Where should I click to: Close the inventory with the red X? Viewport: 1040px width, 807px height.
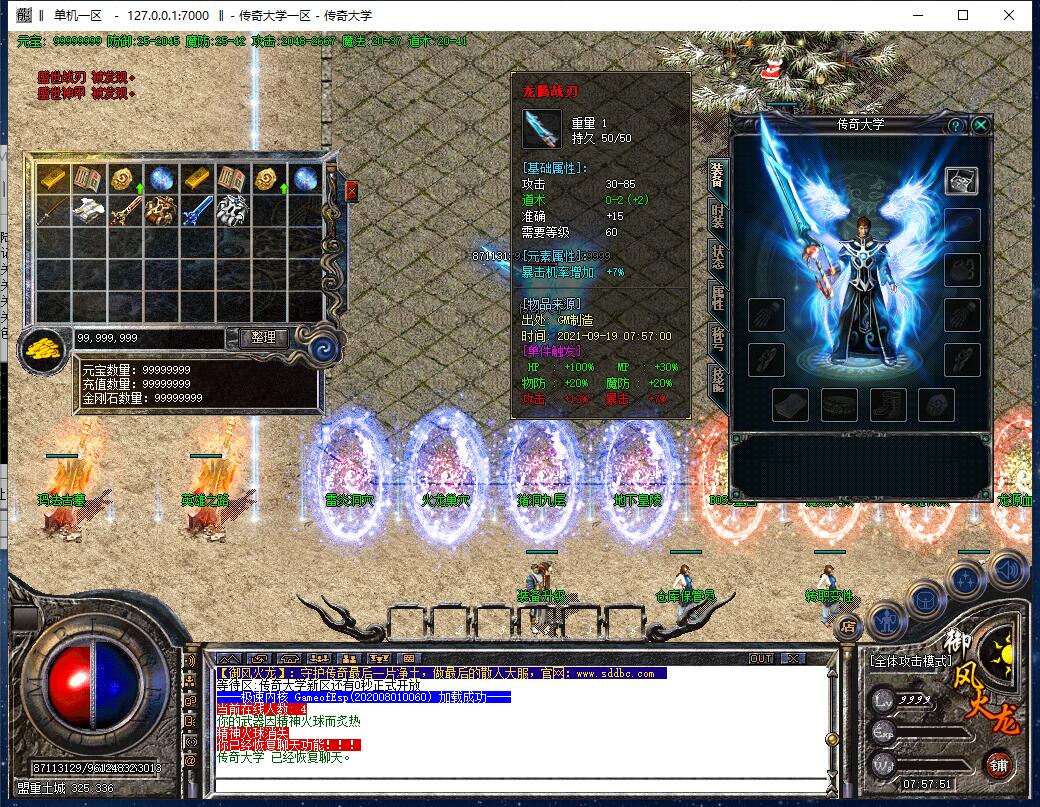coord(352,190)
